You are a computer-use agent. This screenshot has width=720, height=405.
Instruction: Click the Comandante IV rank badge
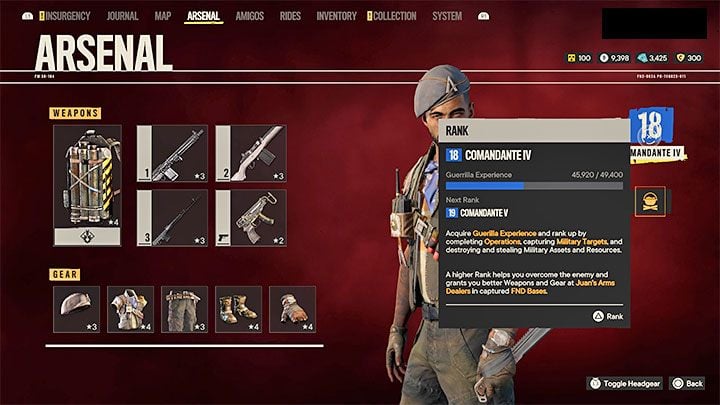tap(649, 134)
